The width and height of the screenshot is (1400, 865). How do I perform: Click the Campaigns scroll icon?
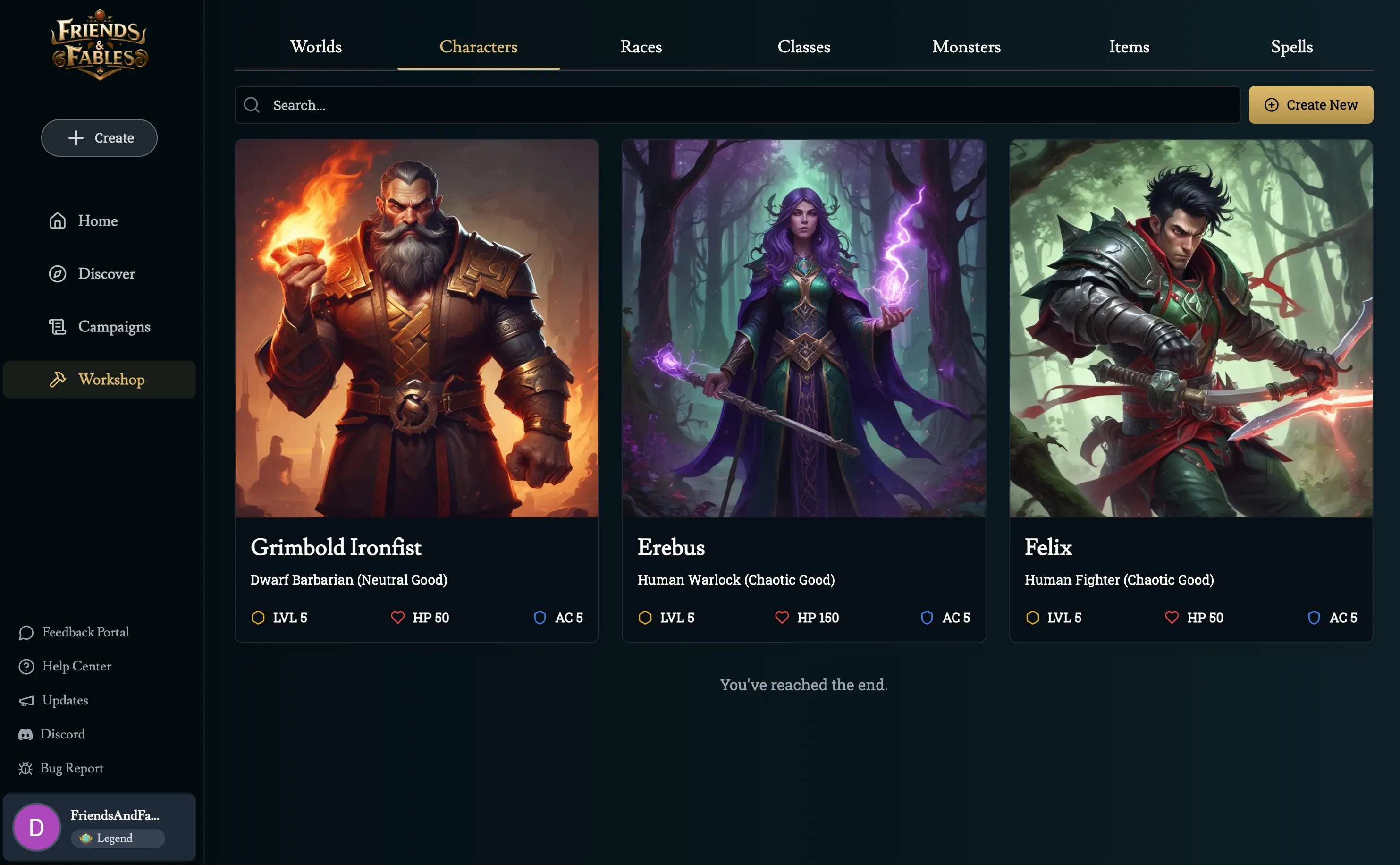[x=58, y=326]
